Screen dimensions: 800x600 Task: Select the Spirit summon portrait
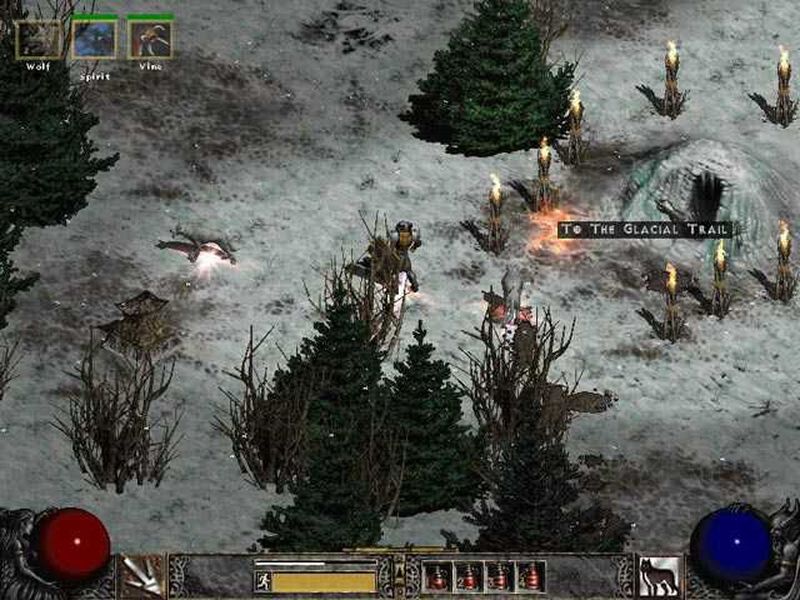point(95,39)
